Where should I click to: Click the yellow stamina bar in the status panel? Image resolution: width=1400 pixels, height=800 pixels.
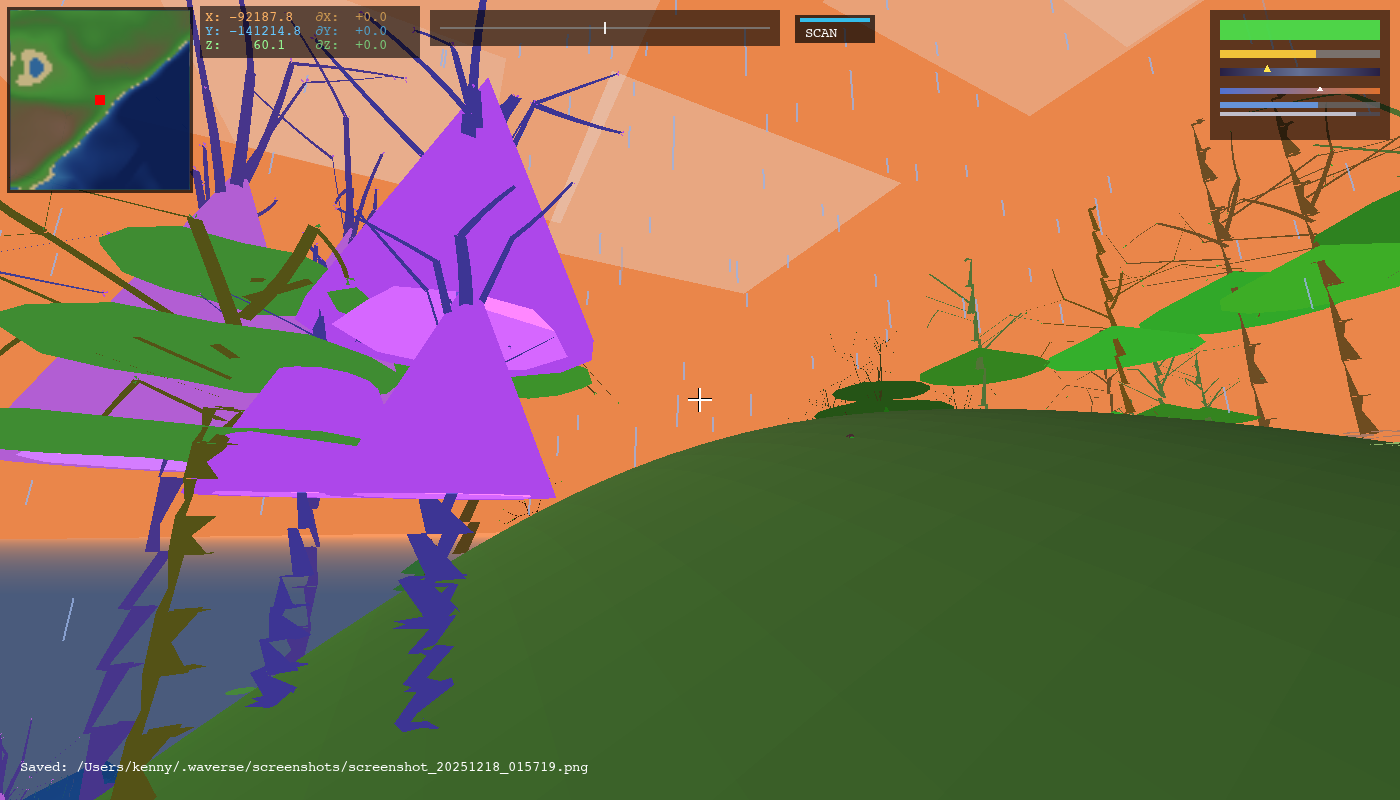[x=1268, y=51]
